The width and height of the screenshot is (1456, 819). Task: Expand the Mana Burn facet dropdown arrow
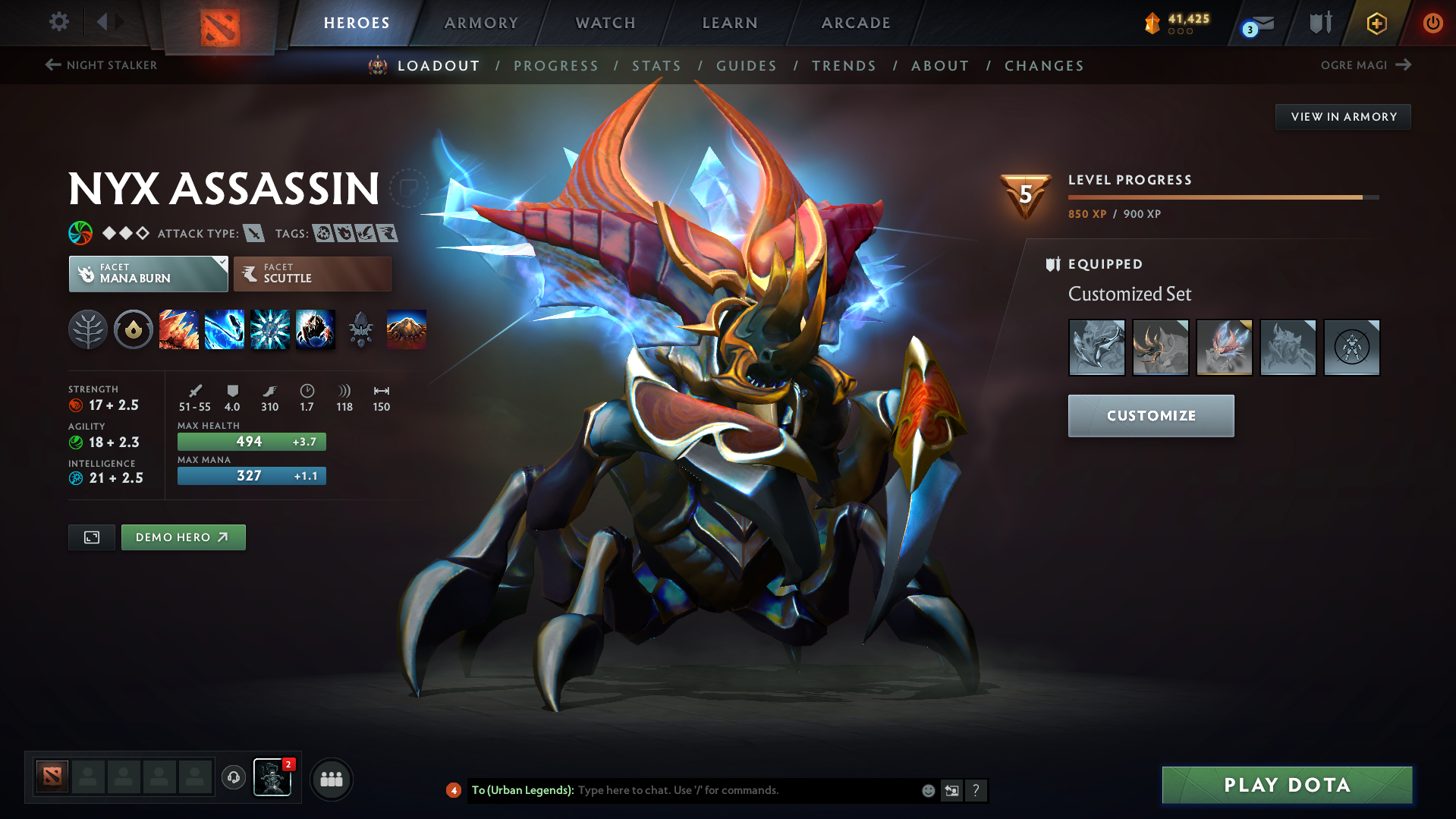(221, 263)
